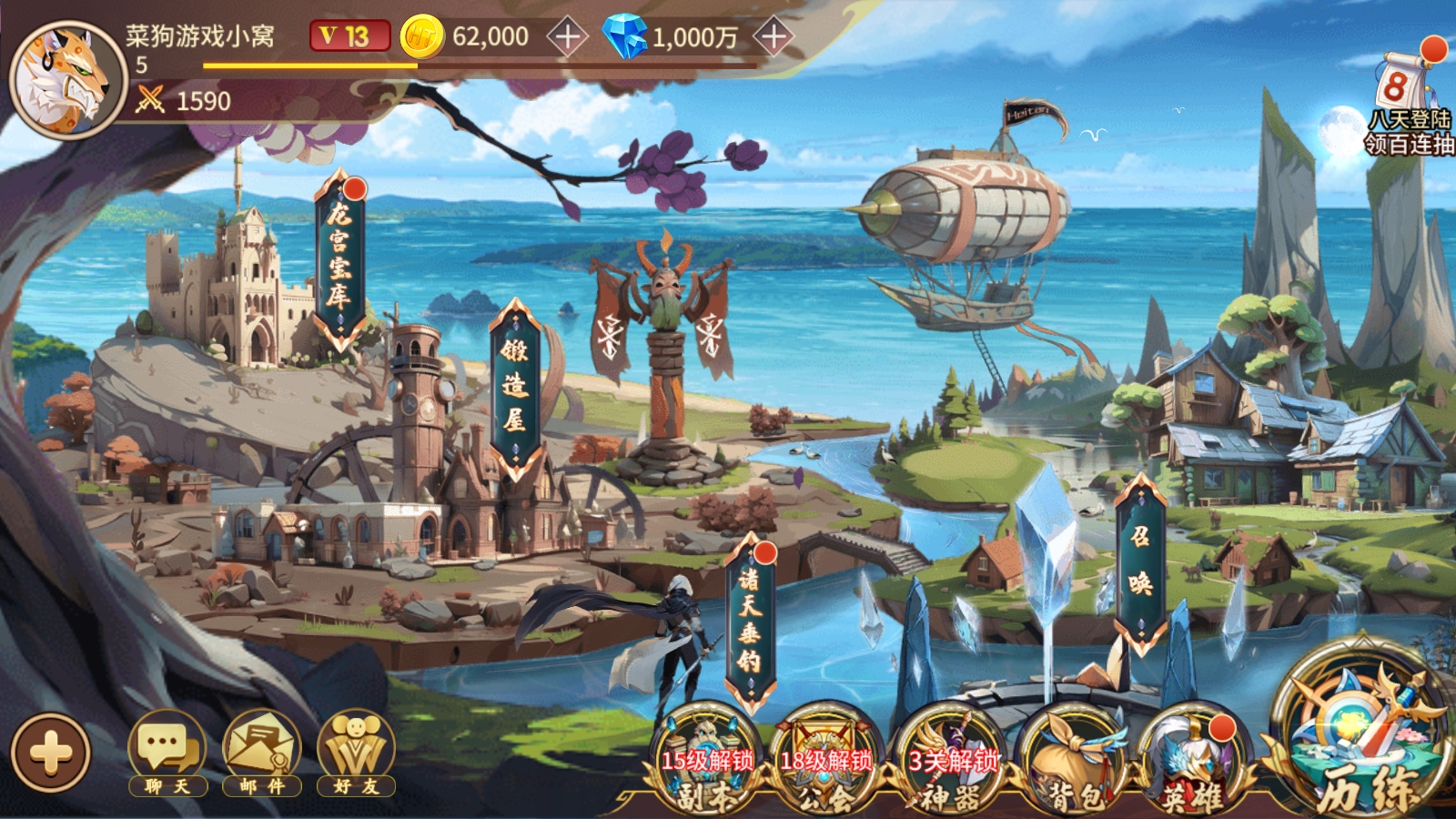The image size is (1456, 819).
Task: Expand the round plus menu button
Action: pos(51,753)
